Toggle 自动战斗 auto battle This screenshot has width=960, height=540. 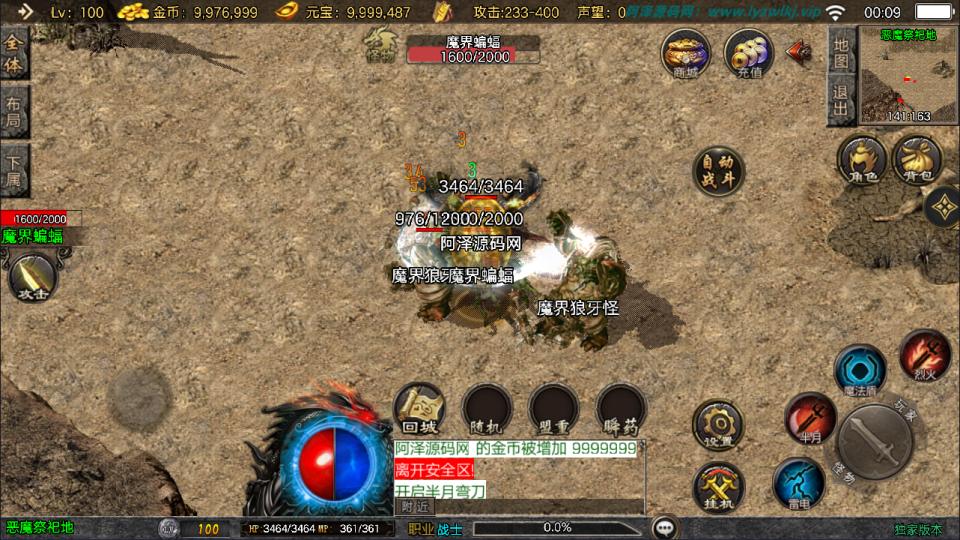tap(719, 172)
